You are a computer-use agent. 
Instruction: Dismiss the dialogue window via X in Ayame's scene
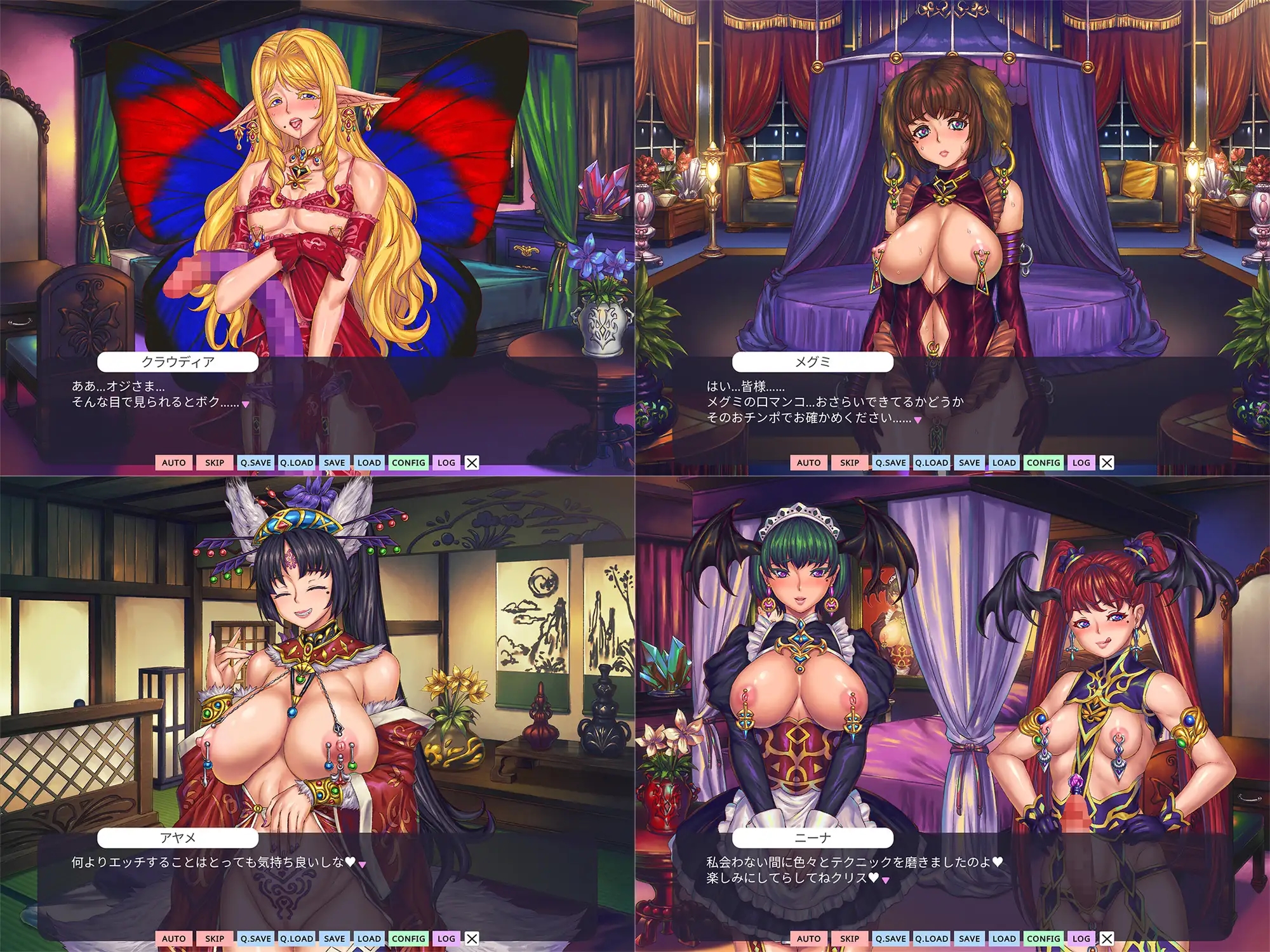coord(471,938)
